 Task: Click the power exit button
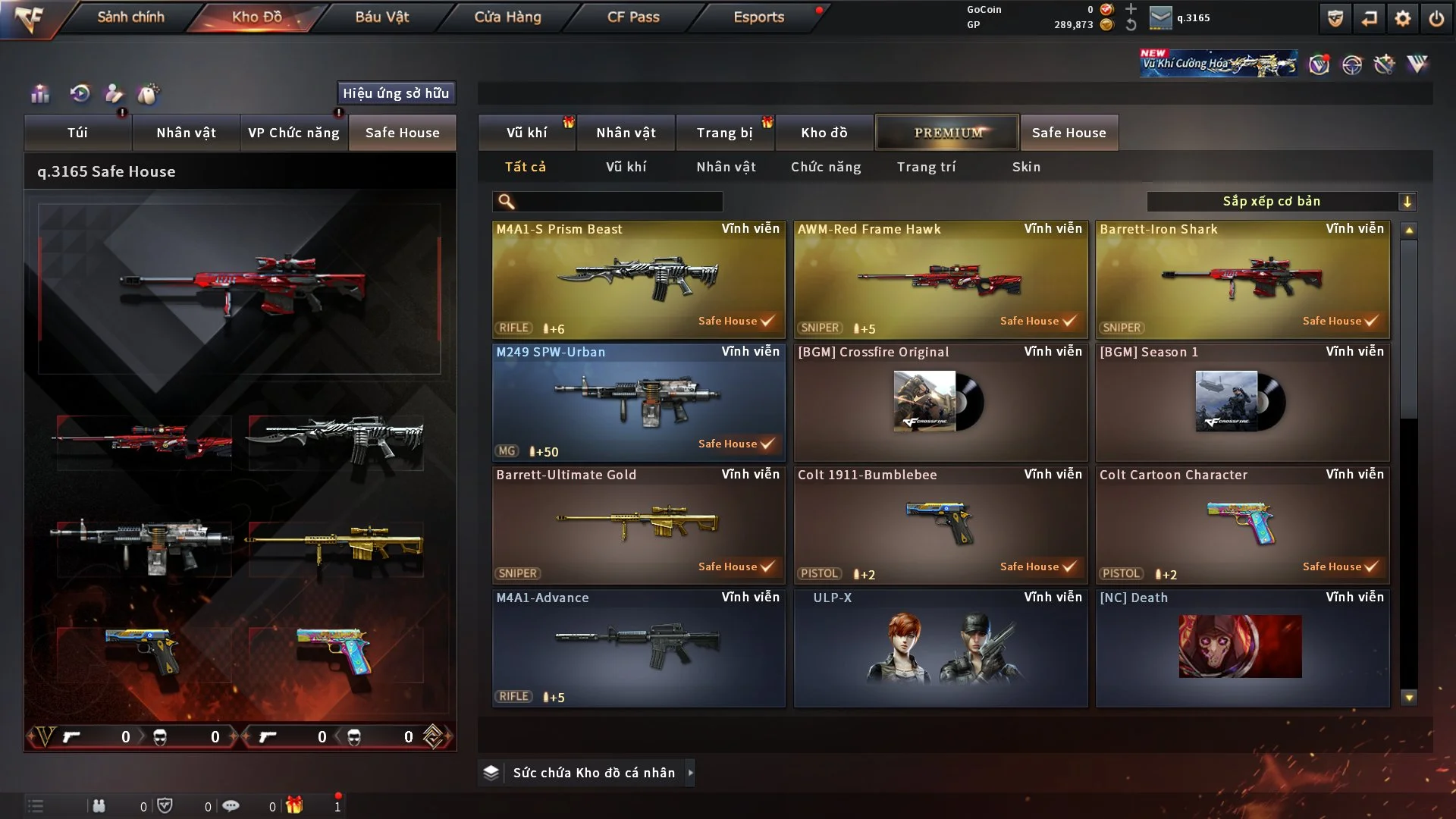(x=1436, y=18)
